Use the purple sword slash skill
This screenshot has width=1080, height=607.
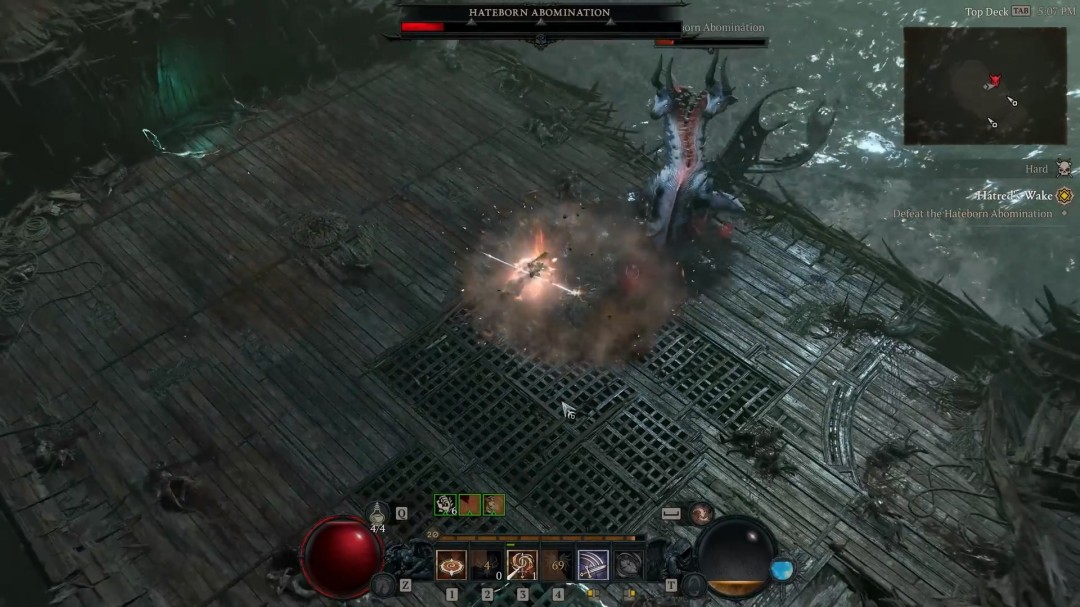[x=593, y=565]
